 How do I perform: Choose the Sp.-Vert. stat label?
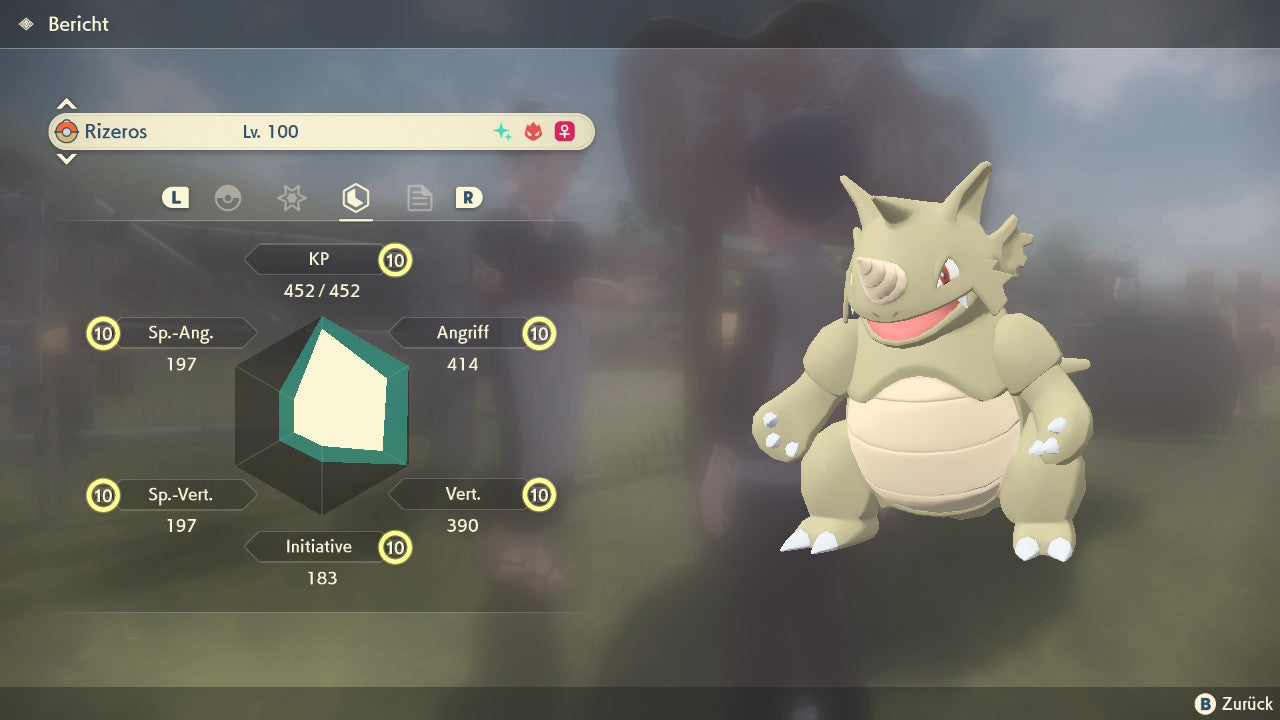181,494
